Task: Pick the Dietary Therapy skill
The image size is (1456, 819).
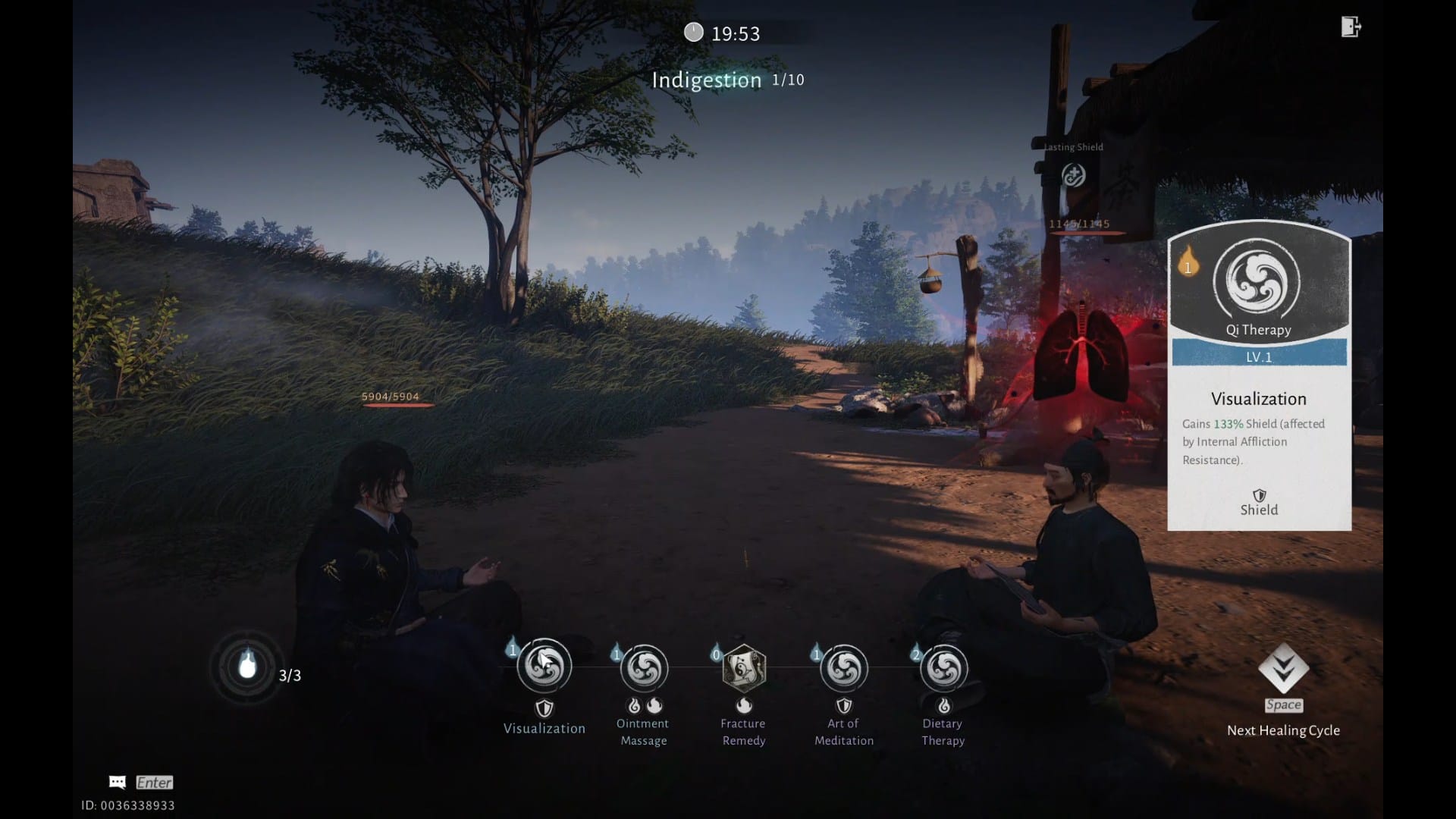Action: 943,669
